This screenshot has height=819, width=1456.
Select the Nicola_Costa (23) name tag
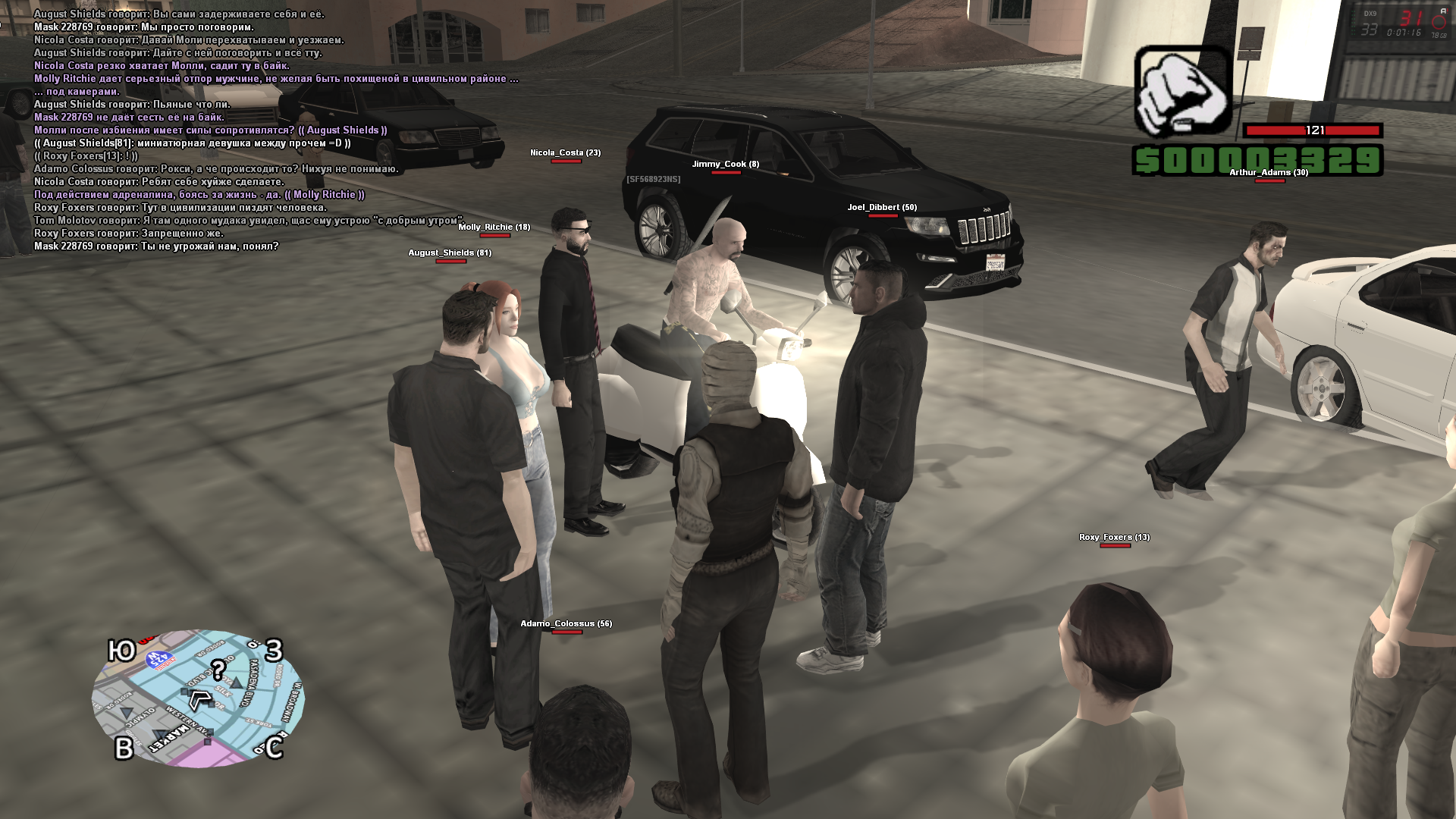[x=565, y=153]
